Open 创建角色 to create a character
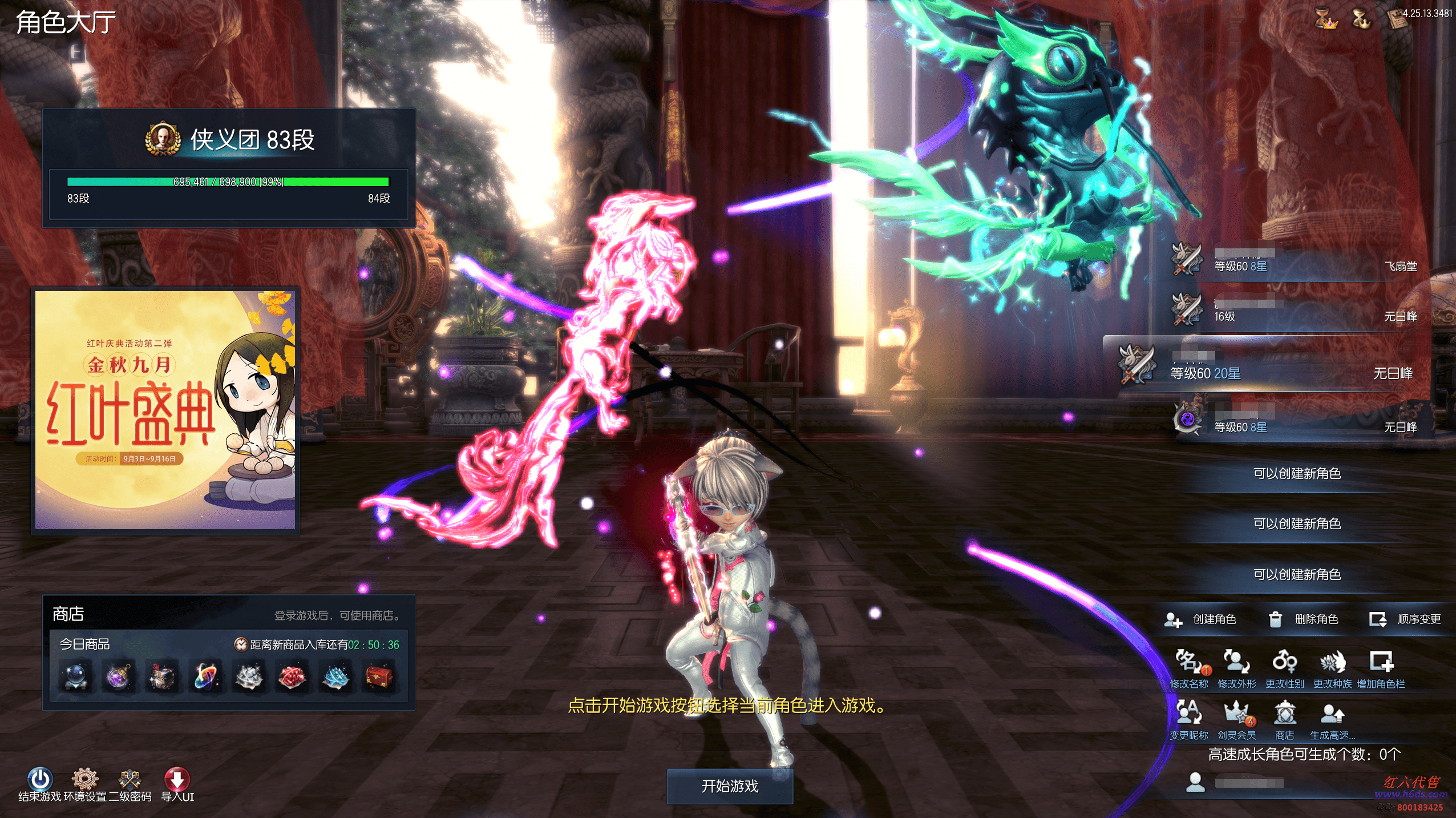1456x818 pixels. 1201,619
